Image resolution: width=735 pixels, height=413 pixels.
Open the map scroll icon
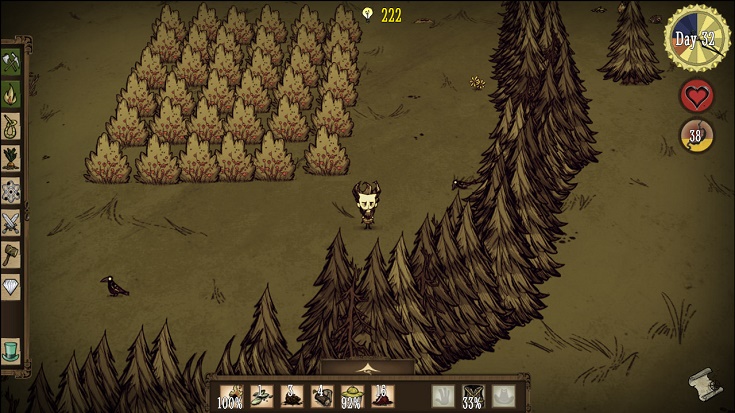point(703,383)
